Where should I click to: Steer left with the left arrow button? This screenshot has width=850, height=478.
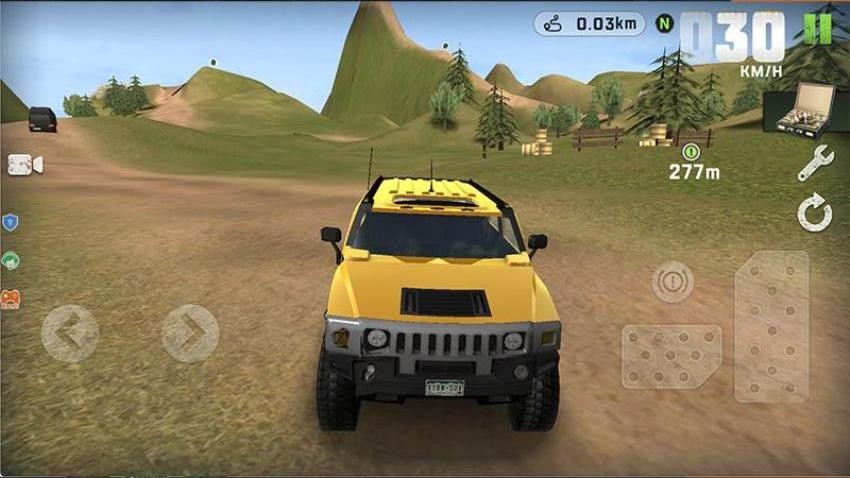[70, 333]
